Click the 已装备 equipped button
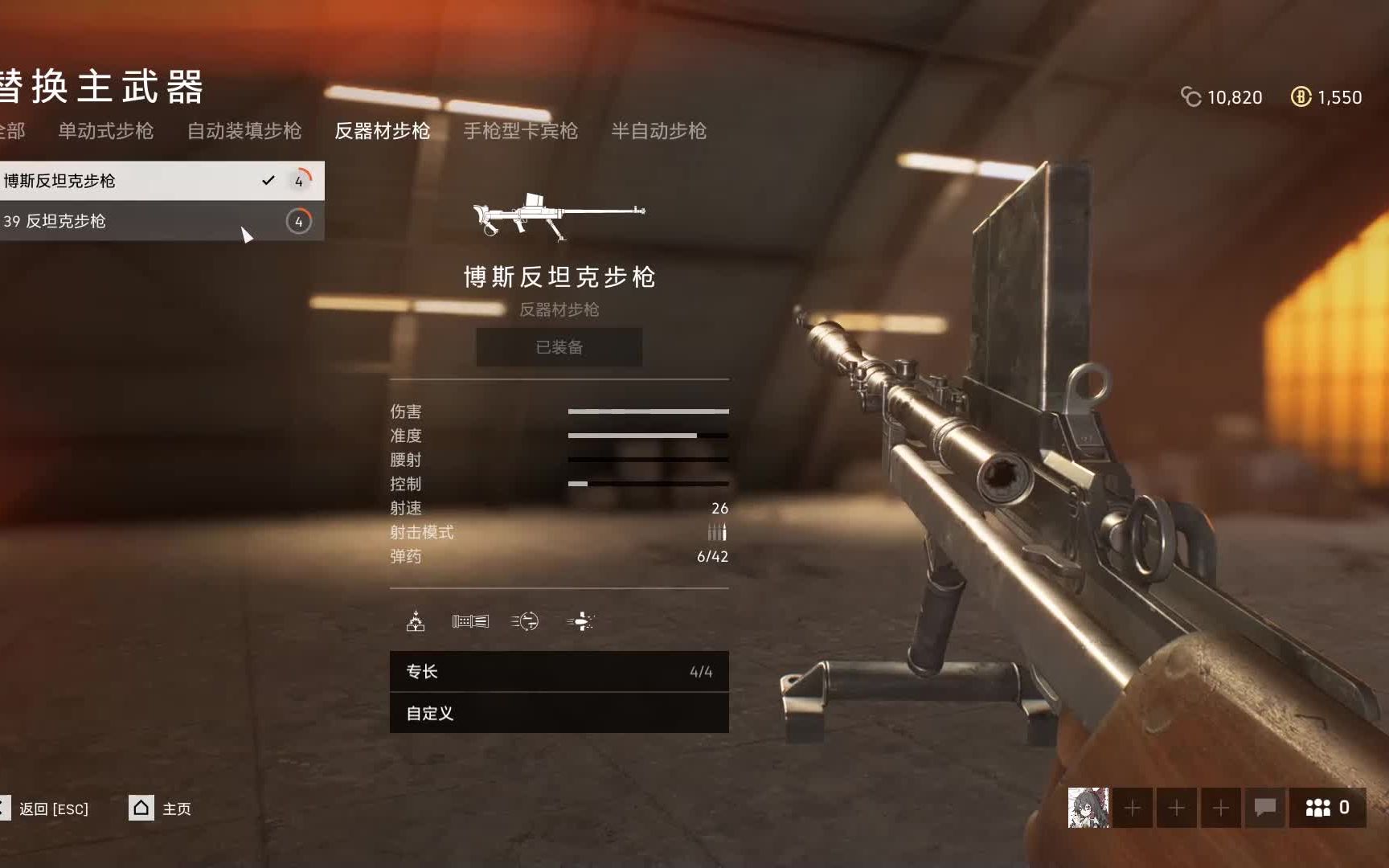The height and width of the screenshot is (868, 1389). (559, 347)
